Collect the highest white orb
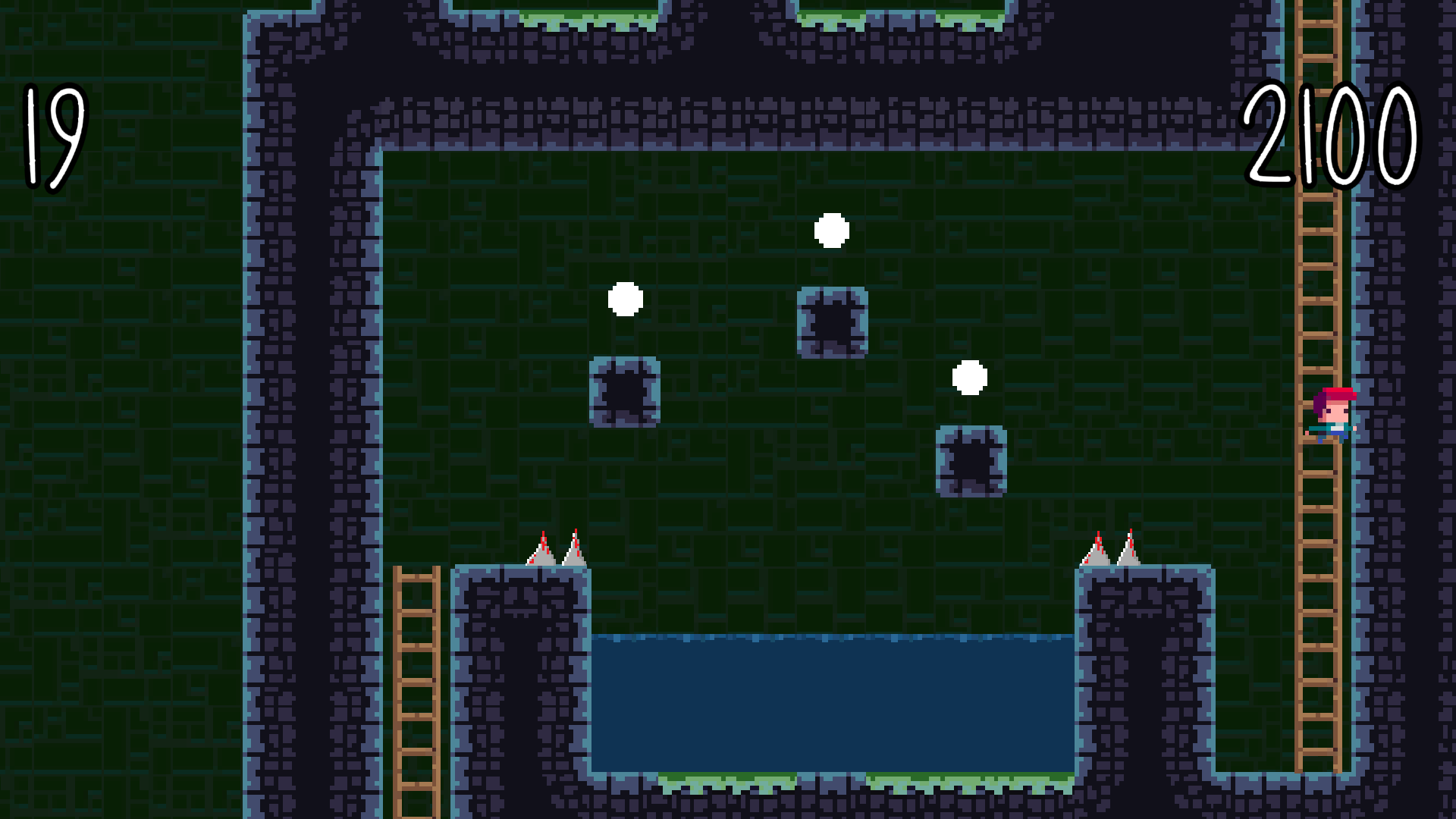Viewport: 1456px width, 819px height. click(x=831, y=231)
